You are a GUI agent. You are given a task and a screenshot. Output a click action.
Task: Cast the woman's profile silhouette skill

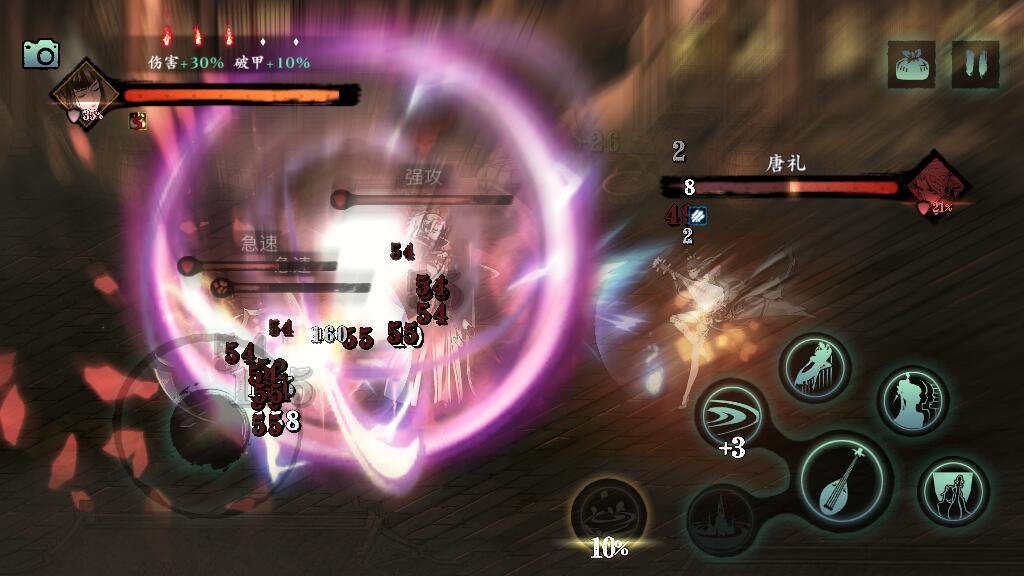[911, 400]
